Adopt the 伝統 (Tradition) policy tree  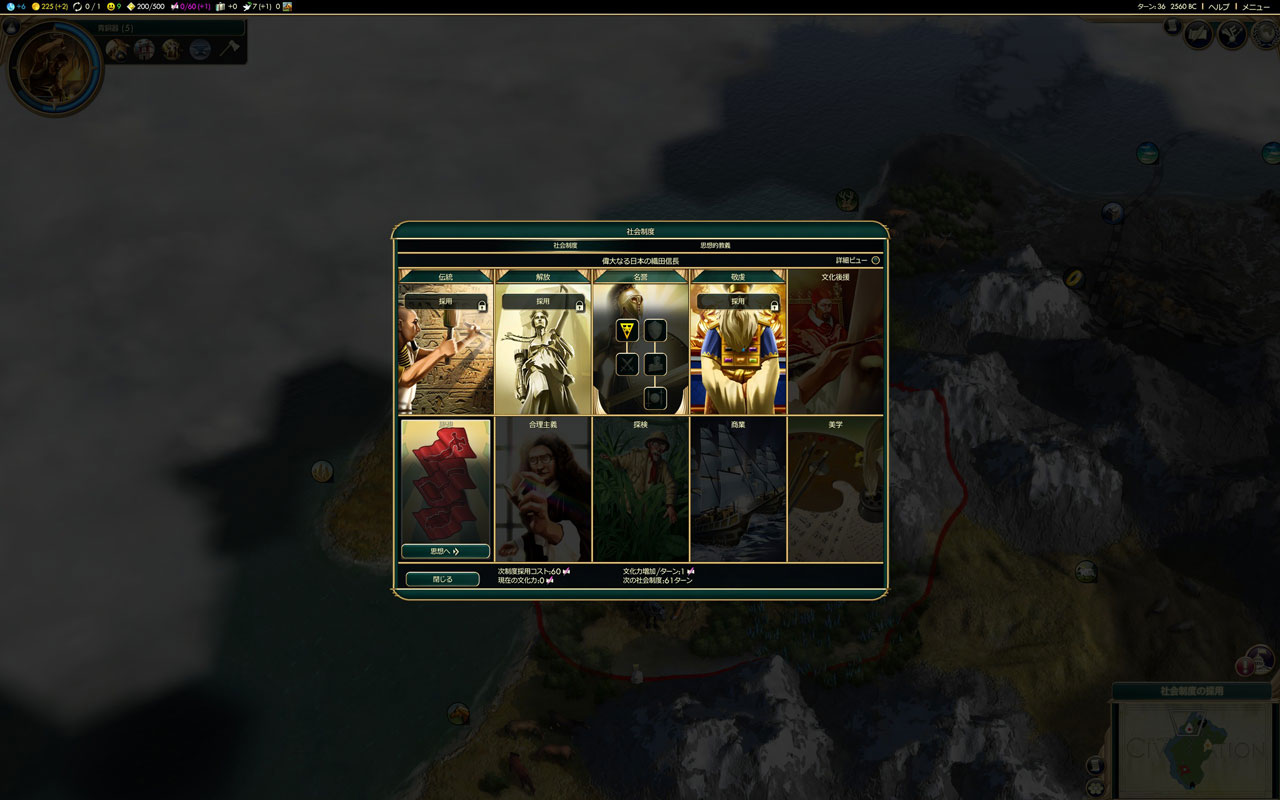(445, 301)
